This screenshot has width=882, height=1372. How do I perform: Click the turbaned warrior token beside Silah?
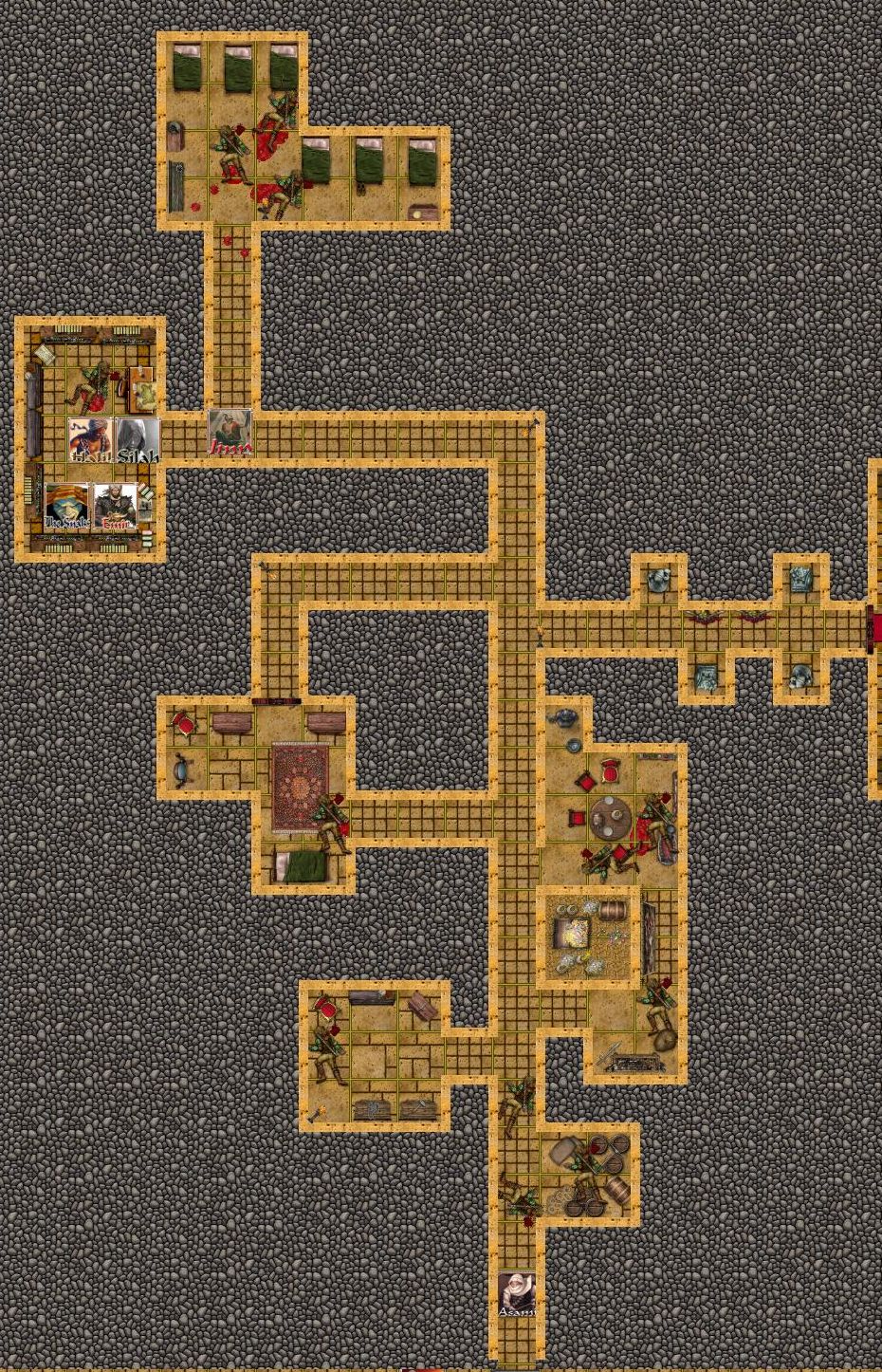pos(91,440)
